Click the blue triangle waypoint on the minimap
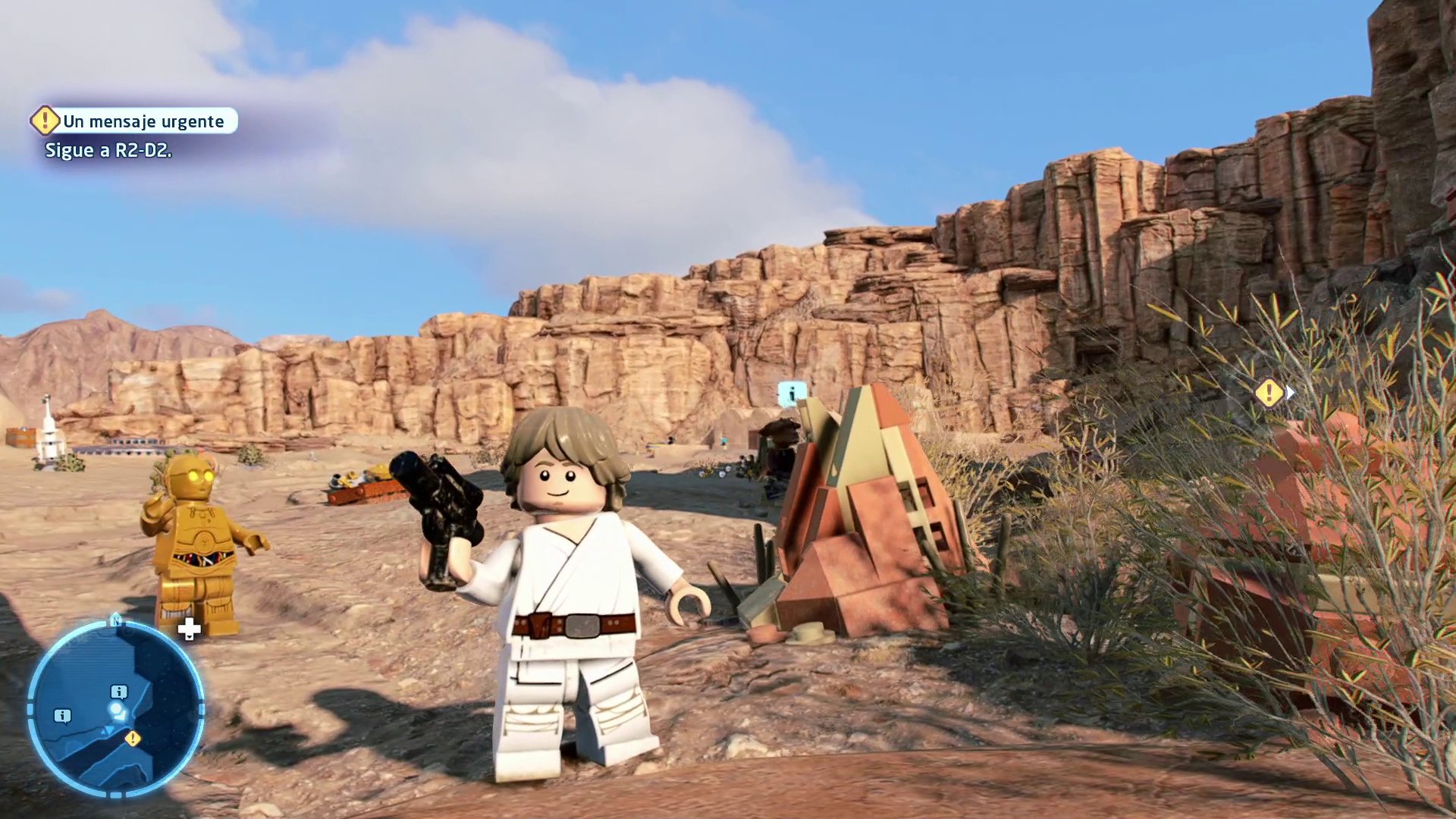 coord(108,730)
